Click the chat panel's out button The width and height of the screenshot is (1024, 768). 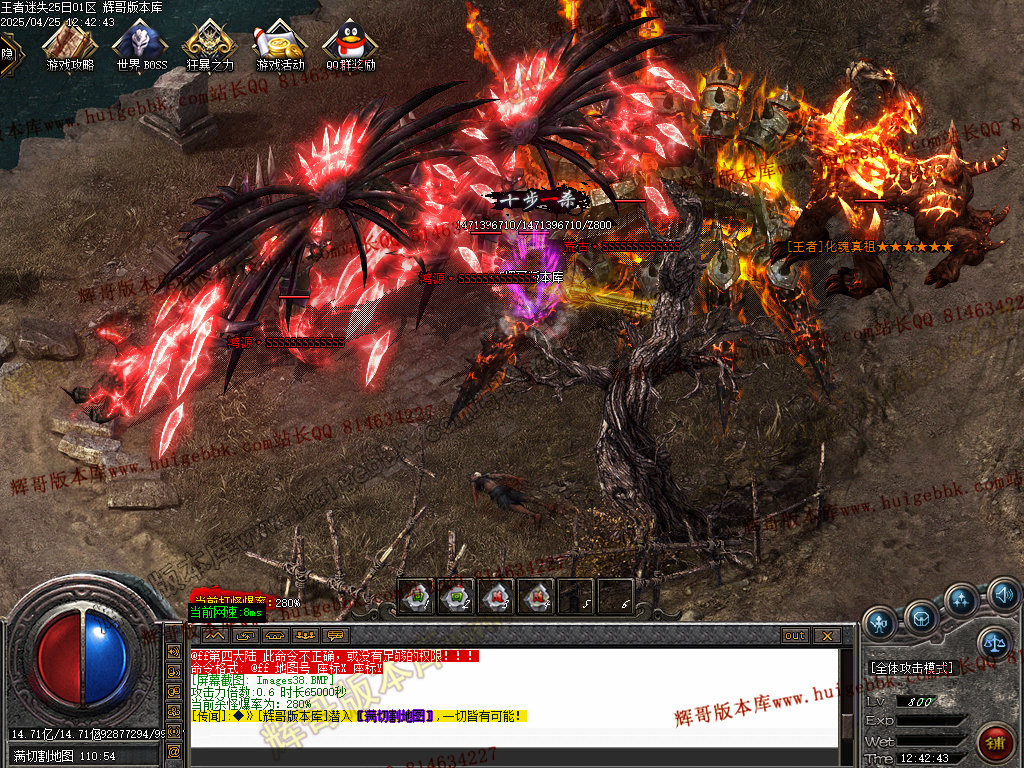pyautogui.click(x=795, y=635)
